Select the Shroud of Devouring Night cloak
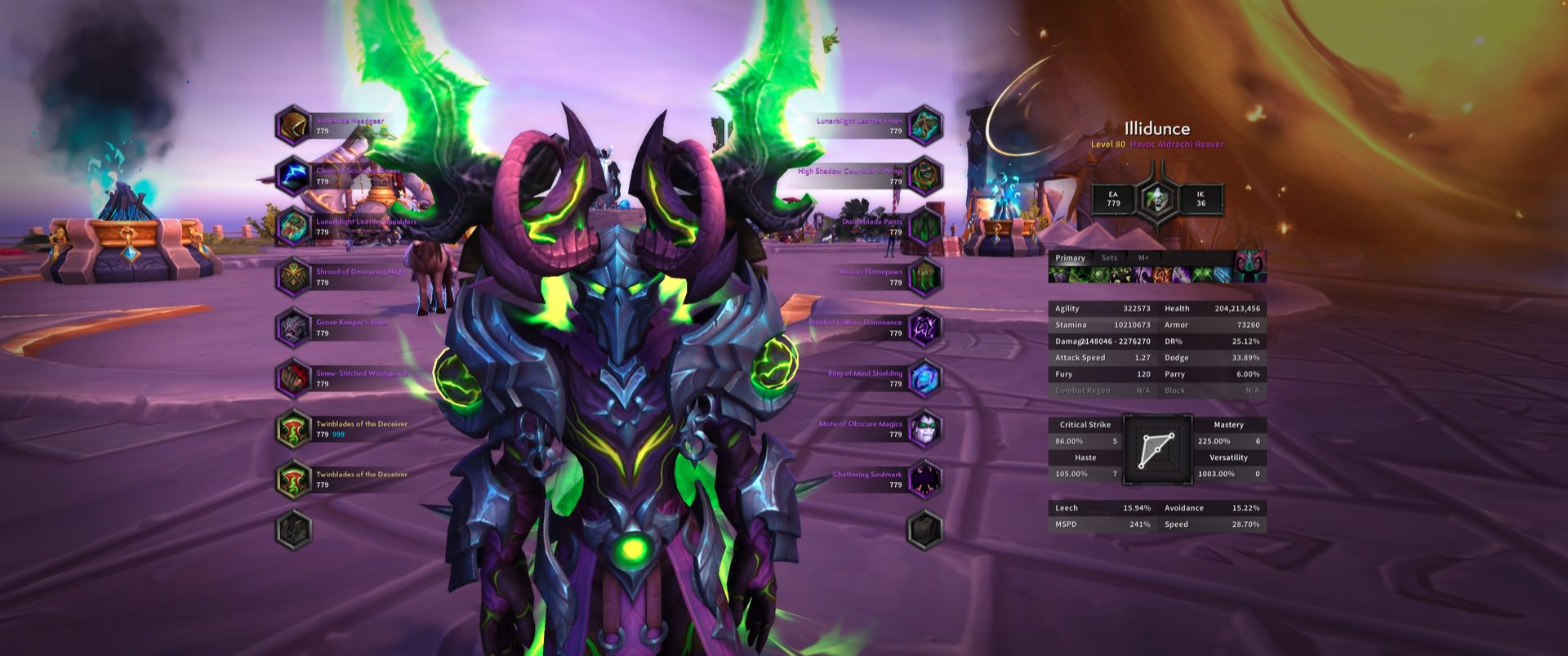 293,278
